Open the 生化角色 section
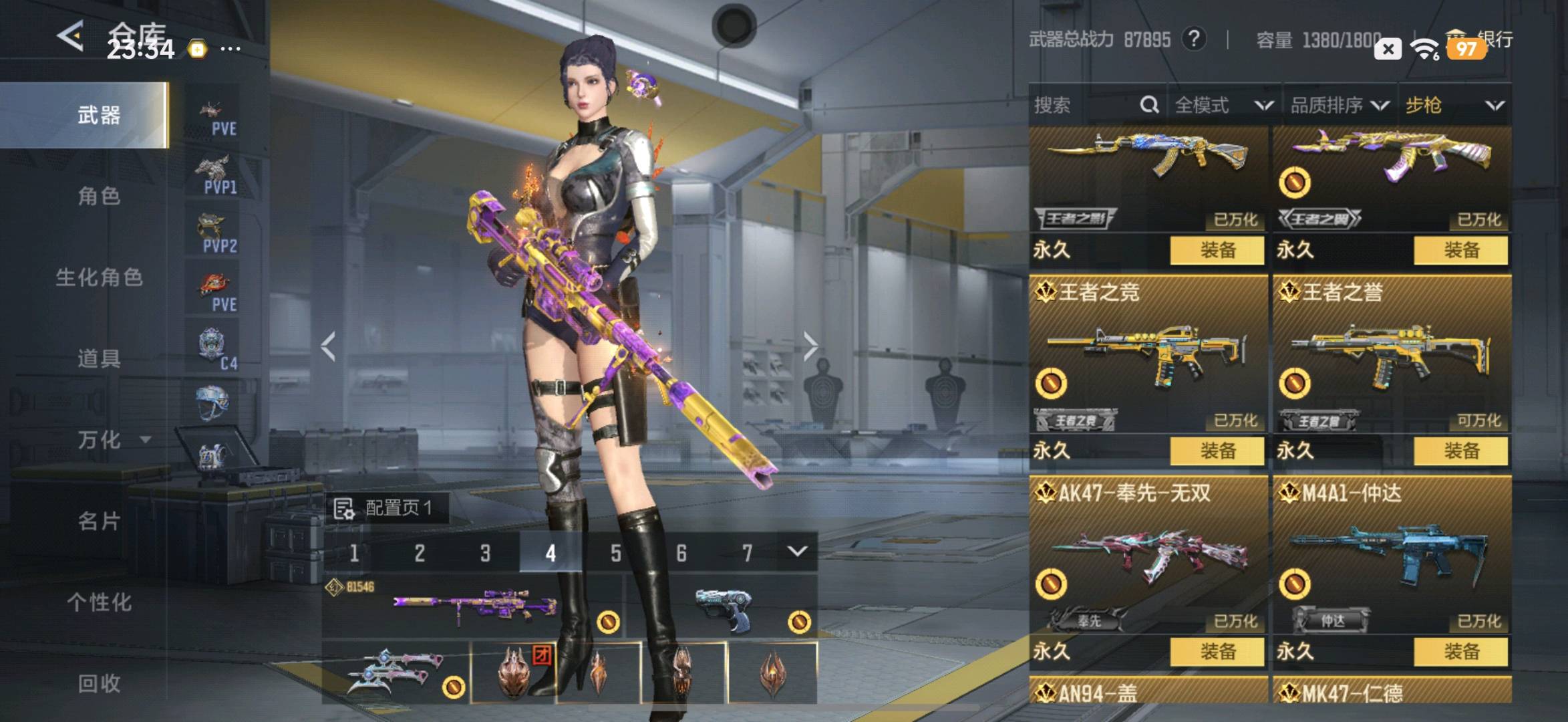Screen dimensions: 1568x722 pyautogui.click(x=99, y=277)
